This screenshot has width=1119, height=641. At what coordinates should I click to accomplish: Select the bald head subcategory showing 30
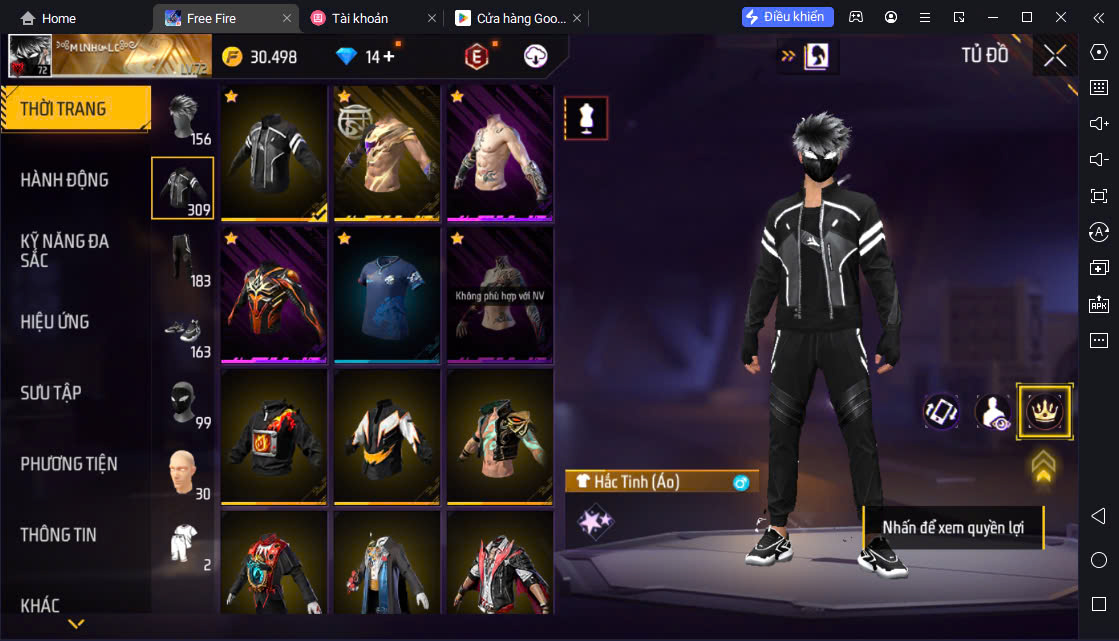pos(183,473)
